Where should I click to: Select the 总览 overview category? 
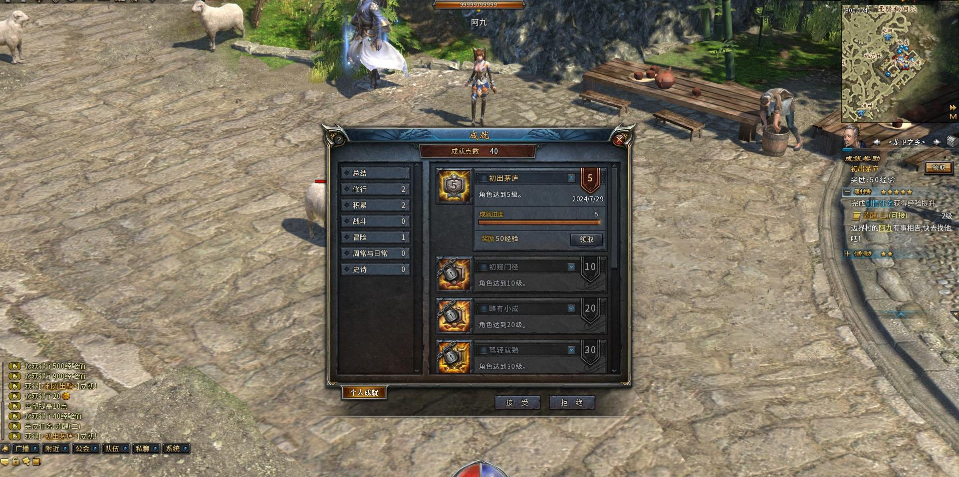pos(376,173)
